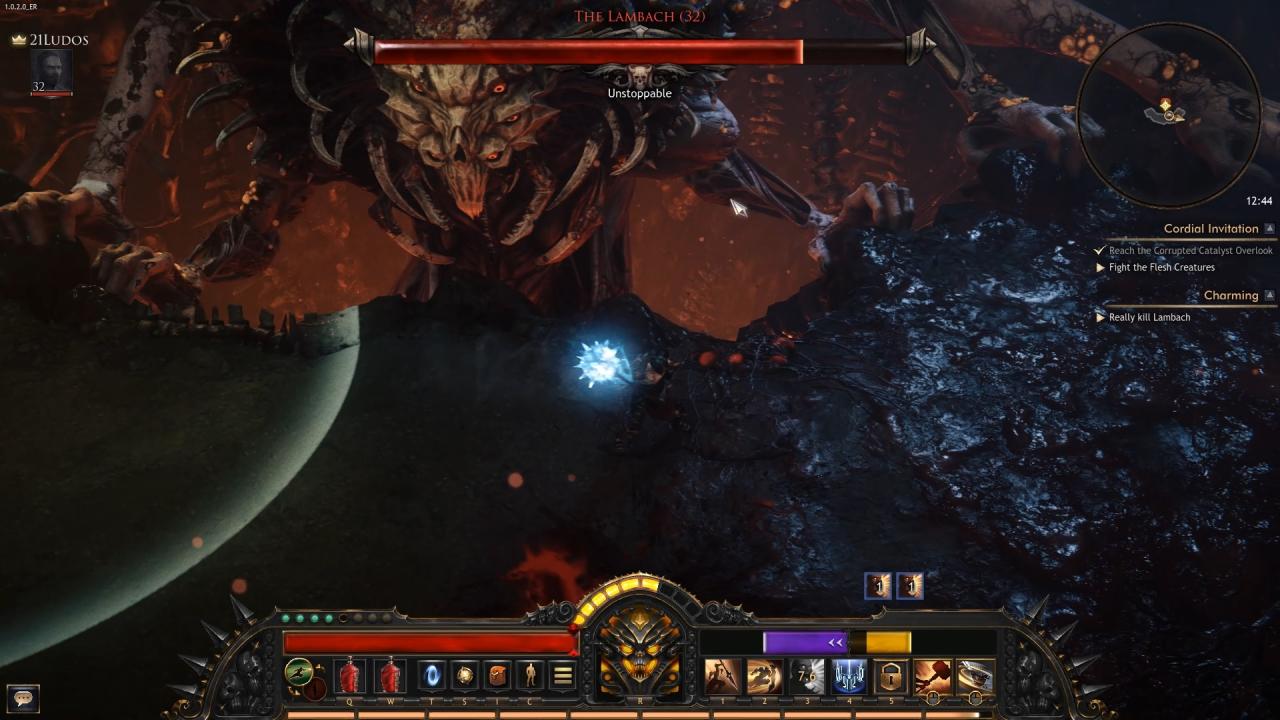The height and width of the screenshot is (720, 1280).
Task: Click the locked padlock skill slot
Action: [890, 676]
